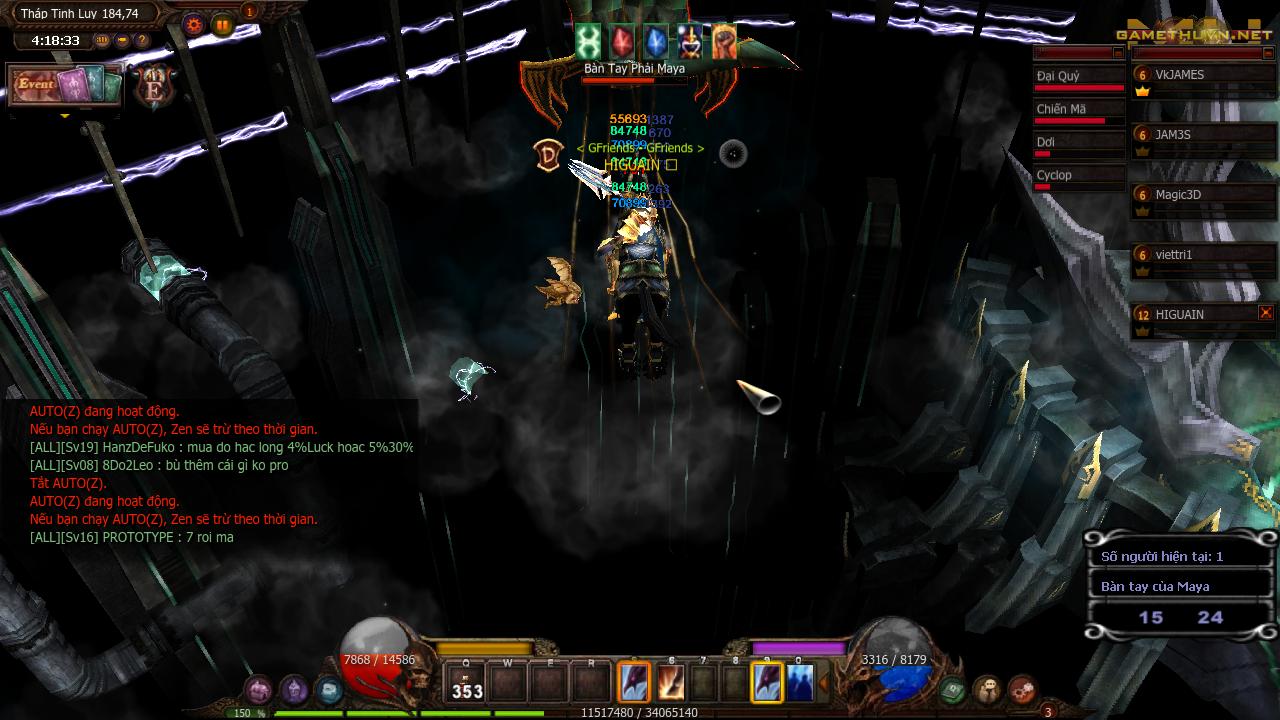Open the green cash shop icon
This screenshot has width=1280, height=720.
[x=952, y=689]
